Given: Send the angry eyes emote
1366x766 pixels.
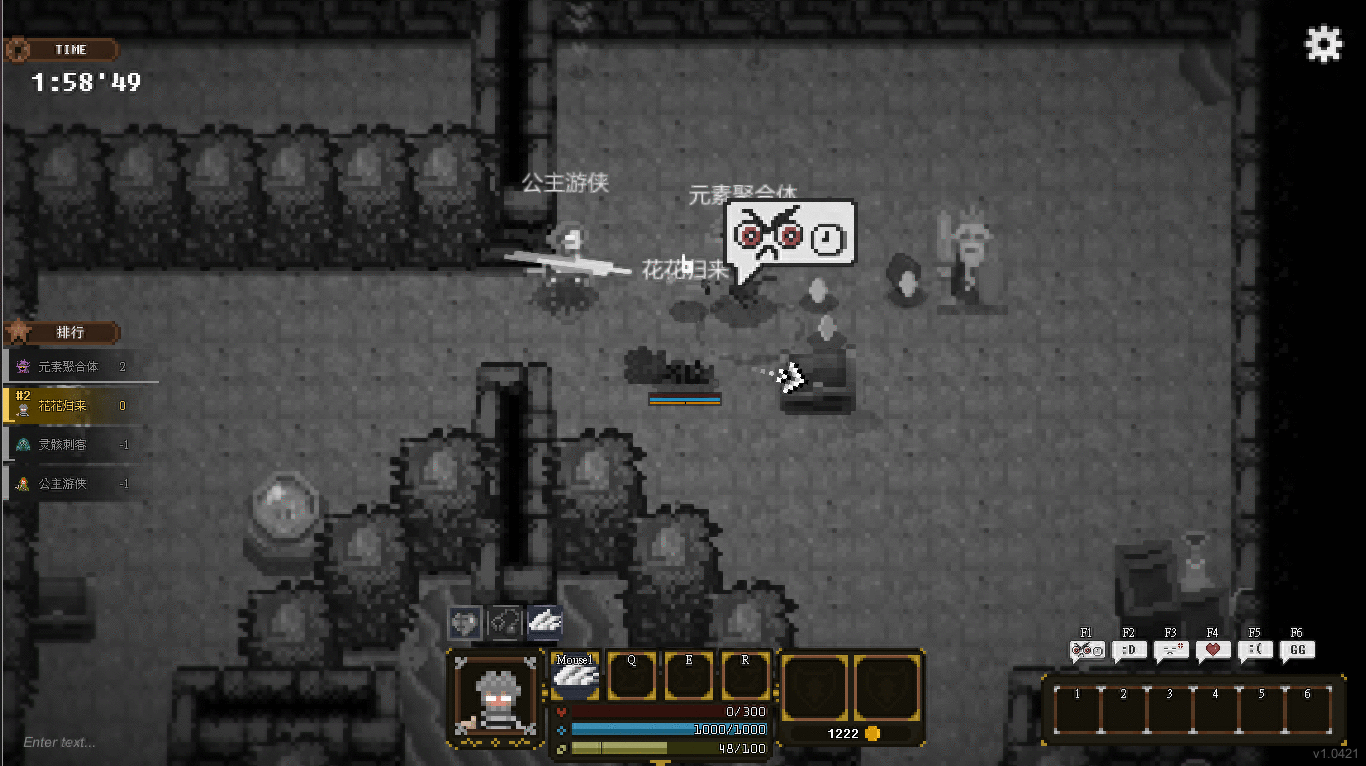Looking at the screenshot, I should (1086, 651).
